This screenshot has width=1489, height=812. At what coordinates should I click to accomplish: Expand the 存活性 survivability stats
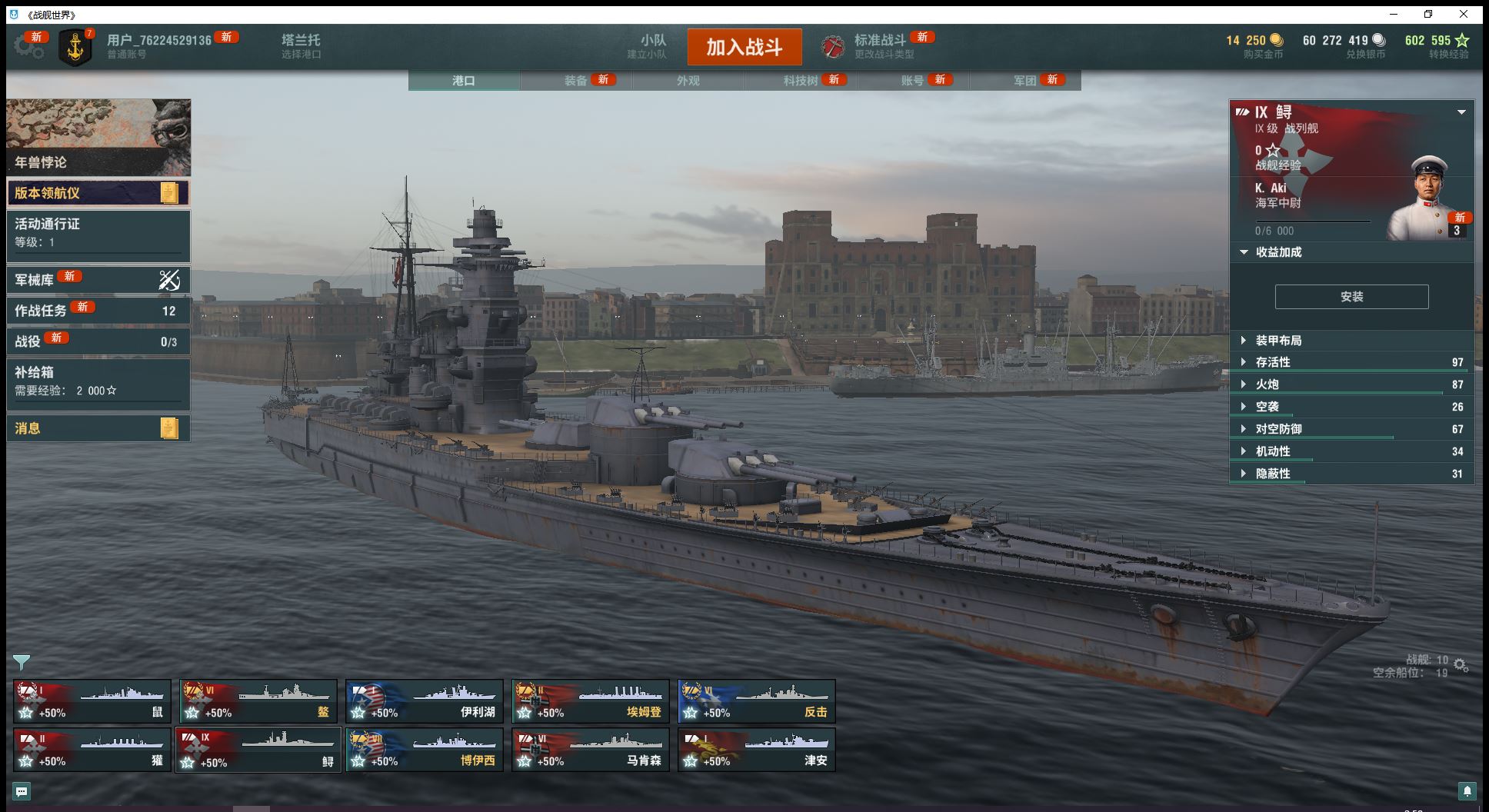[1273, 362]
